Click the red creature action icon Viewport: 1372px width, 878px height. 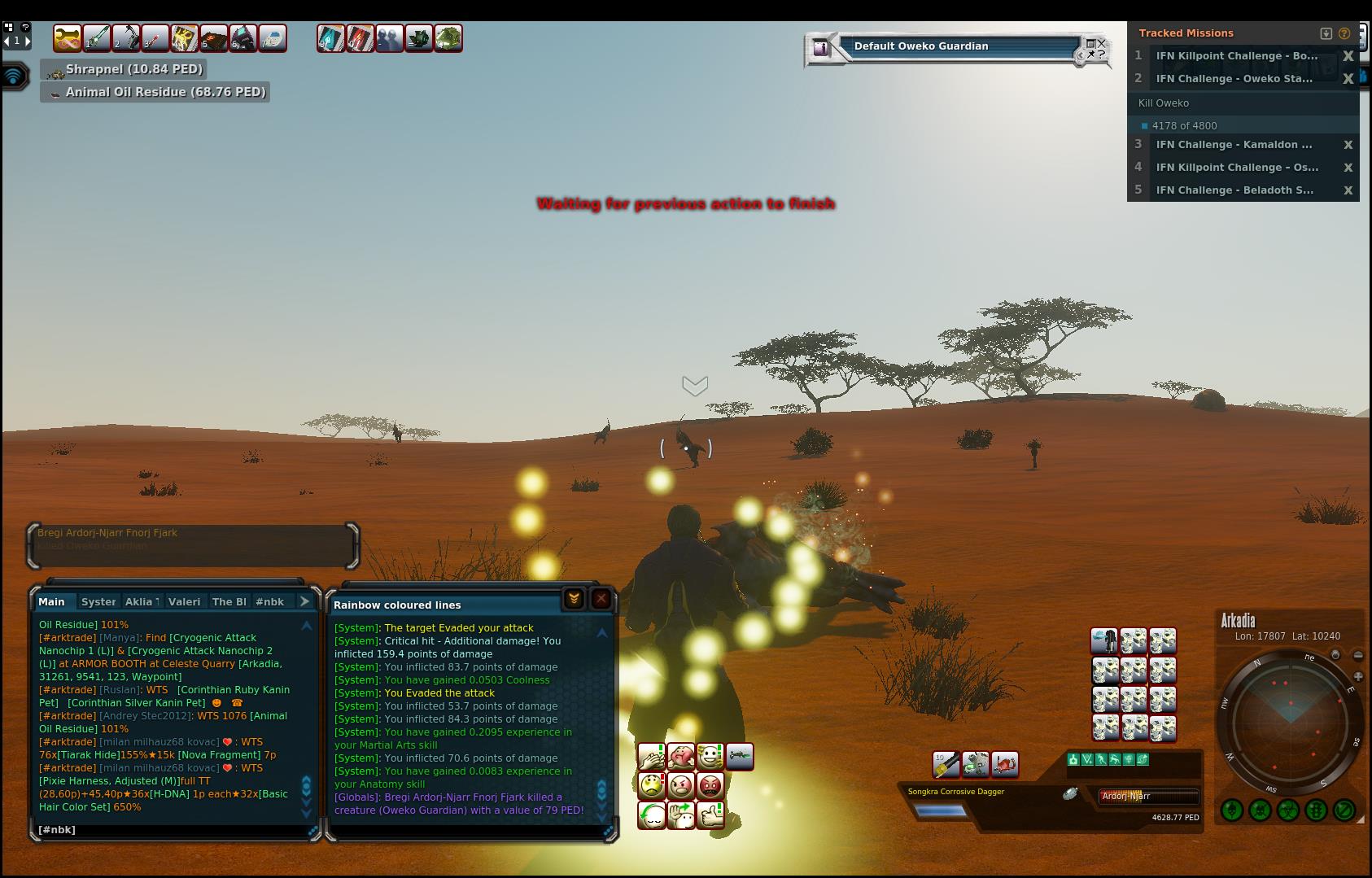click(1005, 764)
